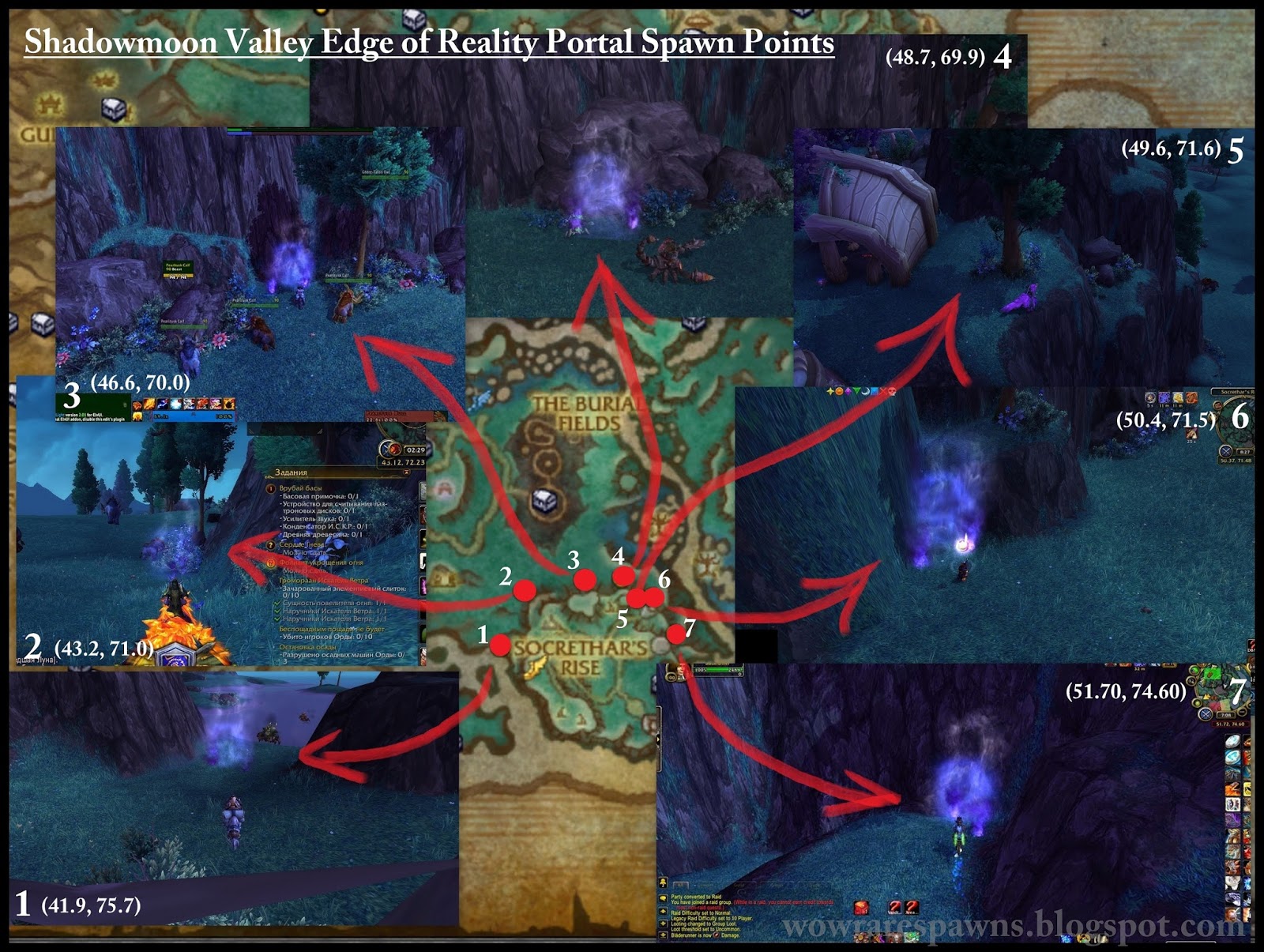1264x952 pixels.
Task: Click the blue LFG queue eye icon on the minimap
Action: 1226,453
